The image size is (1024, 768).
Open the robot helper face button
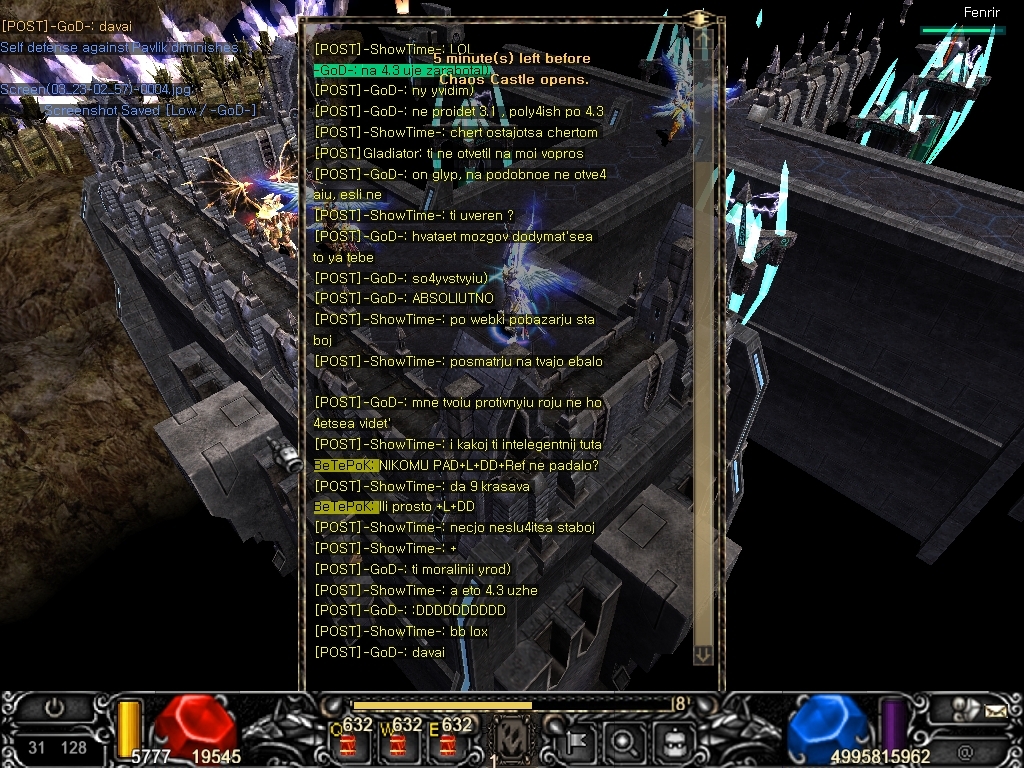click(672, 742)
